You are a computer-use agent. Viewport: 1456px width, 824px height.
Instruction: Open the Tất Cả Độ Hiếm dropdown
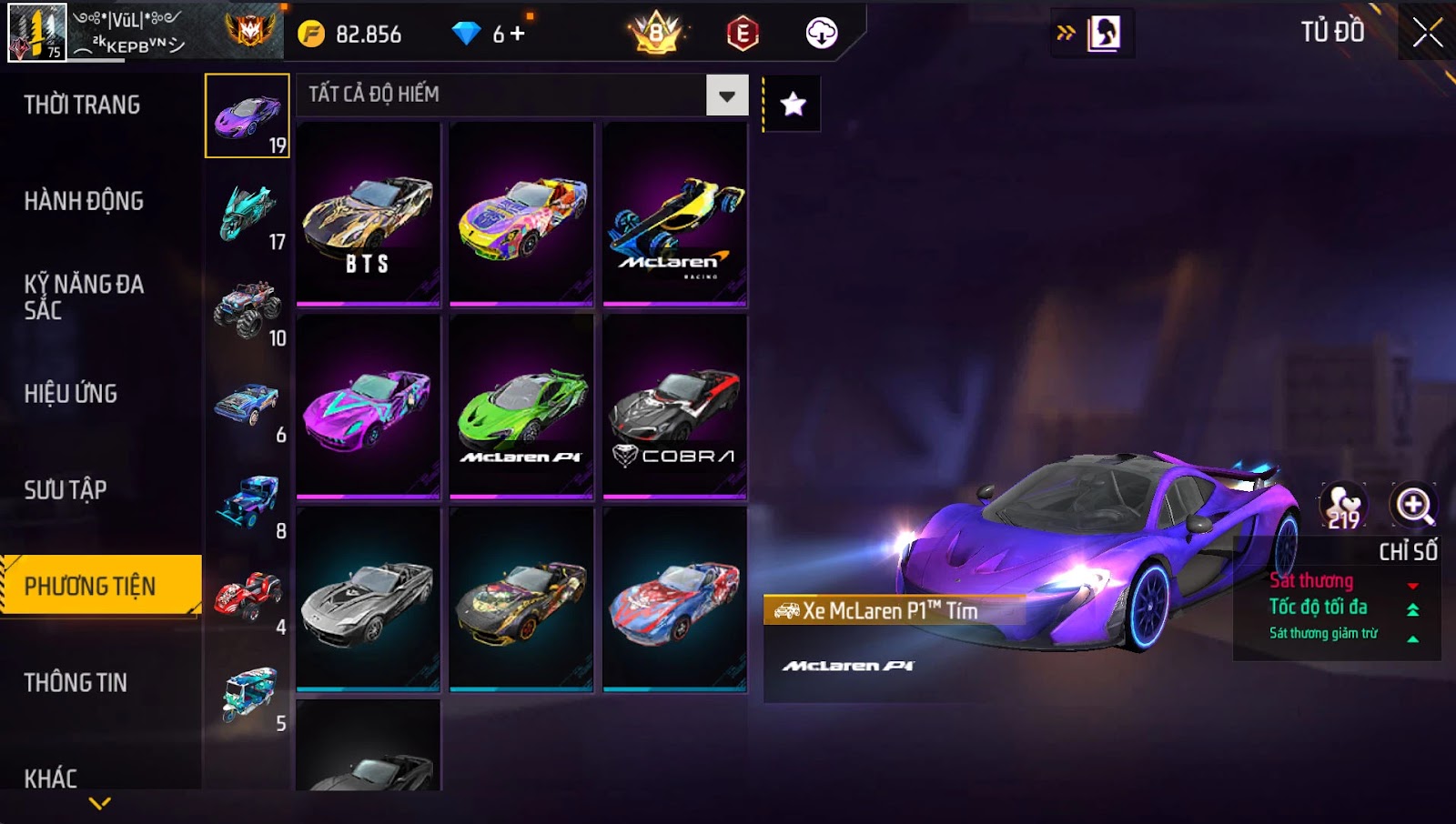point(726,95)
